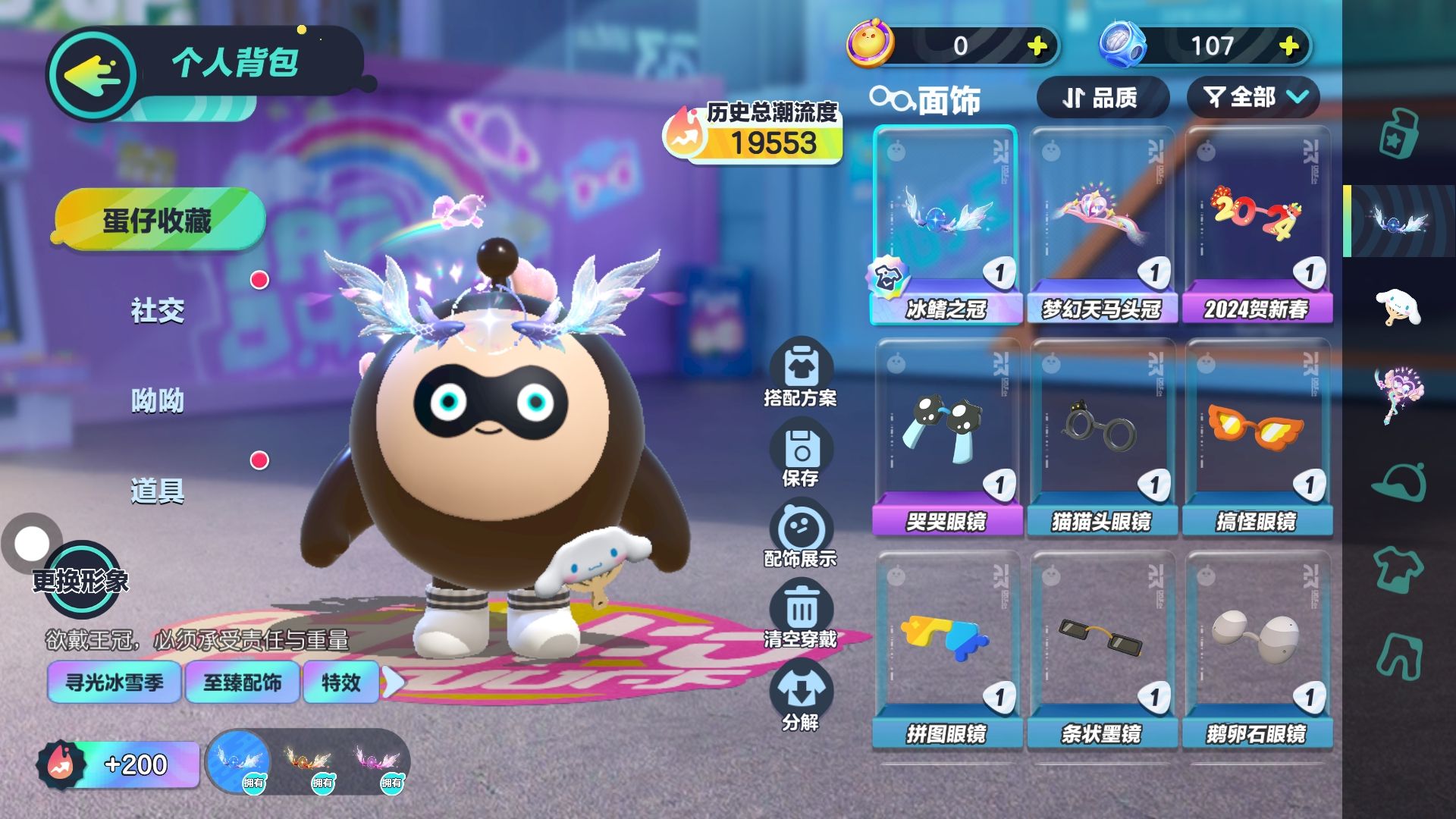The image size is (1456, 819).
Task: Tap the 更换形象 button
Action: [80, 581]
